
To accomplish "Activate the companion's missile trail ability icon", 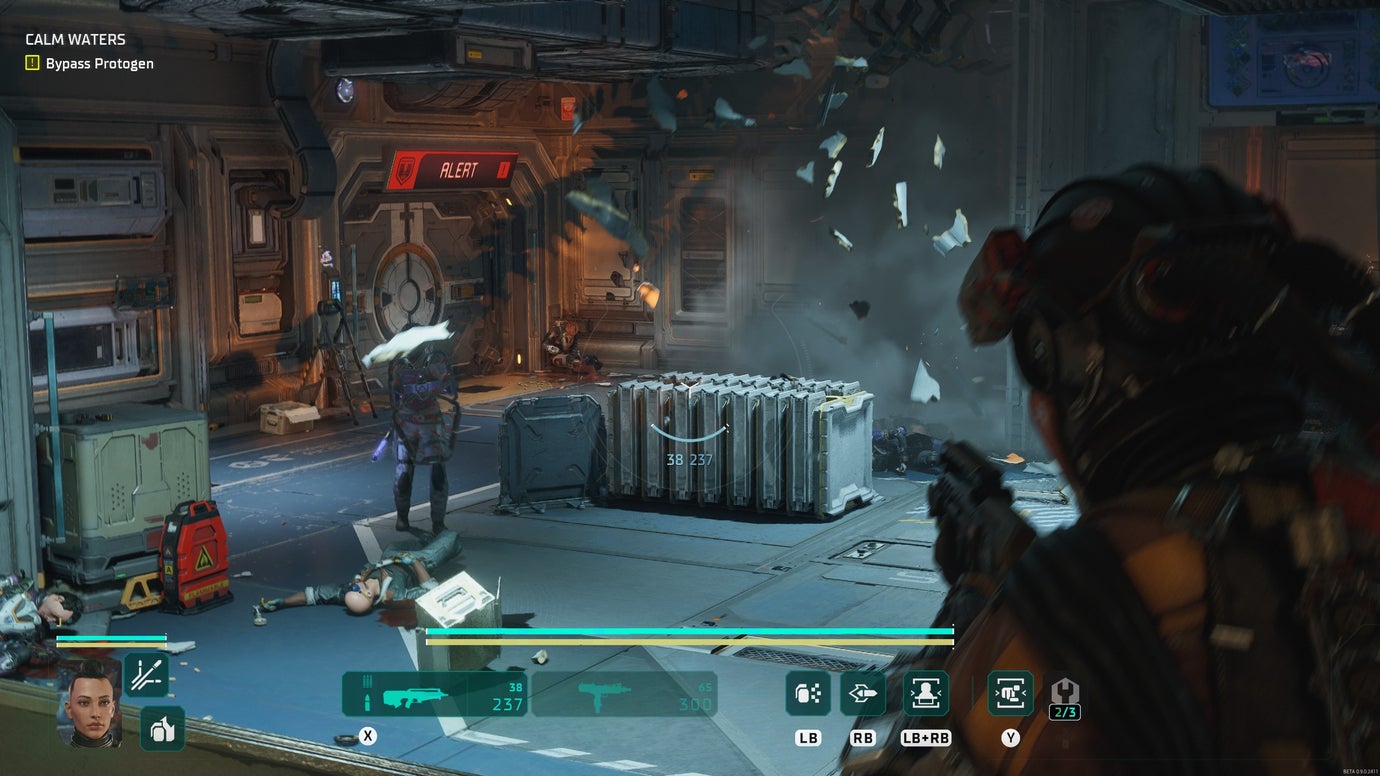I will click(x=146, y=675).
